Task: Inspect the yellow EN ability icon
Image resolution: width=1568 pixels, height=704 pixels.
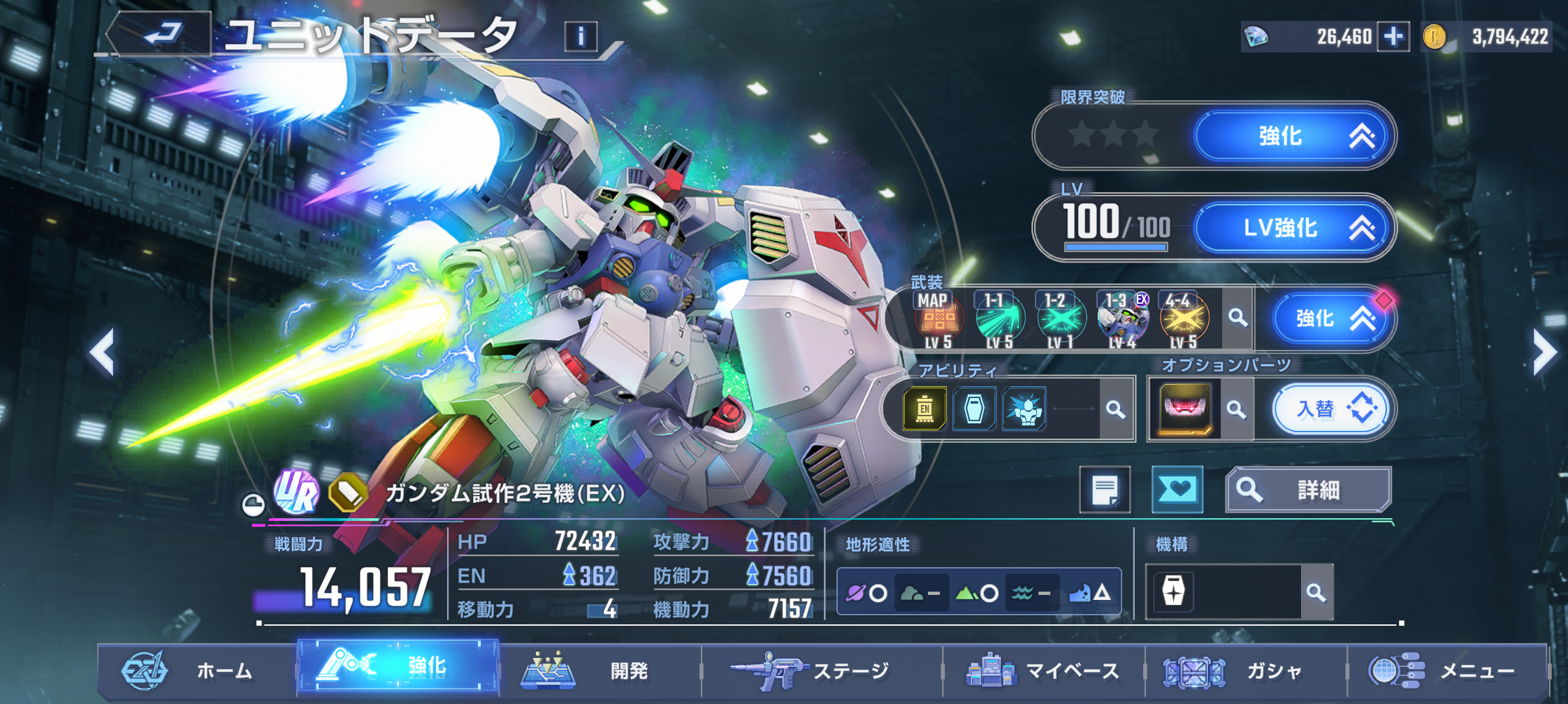Action: point(924,409)
